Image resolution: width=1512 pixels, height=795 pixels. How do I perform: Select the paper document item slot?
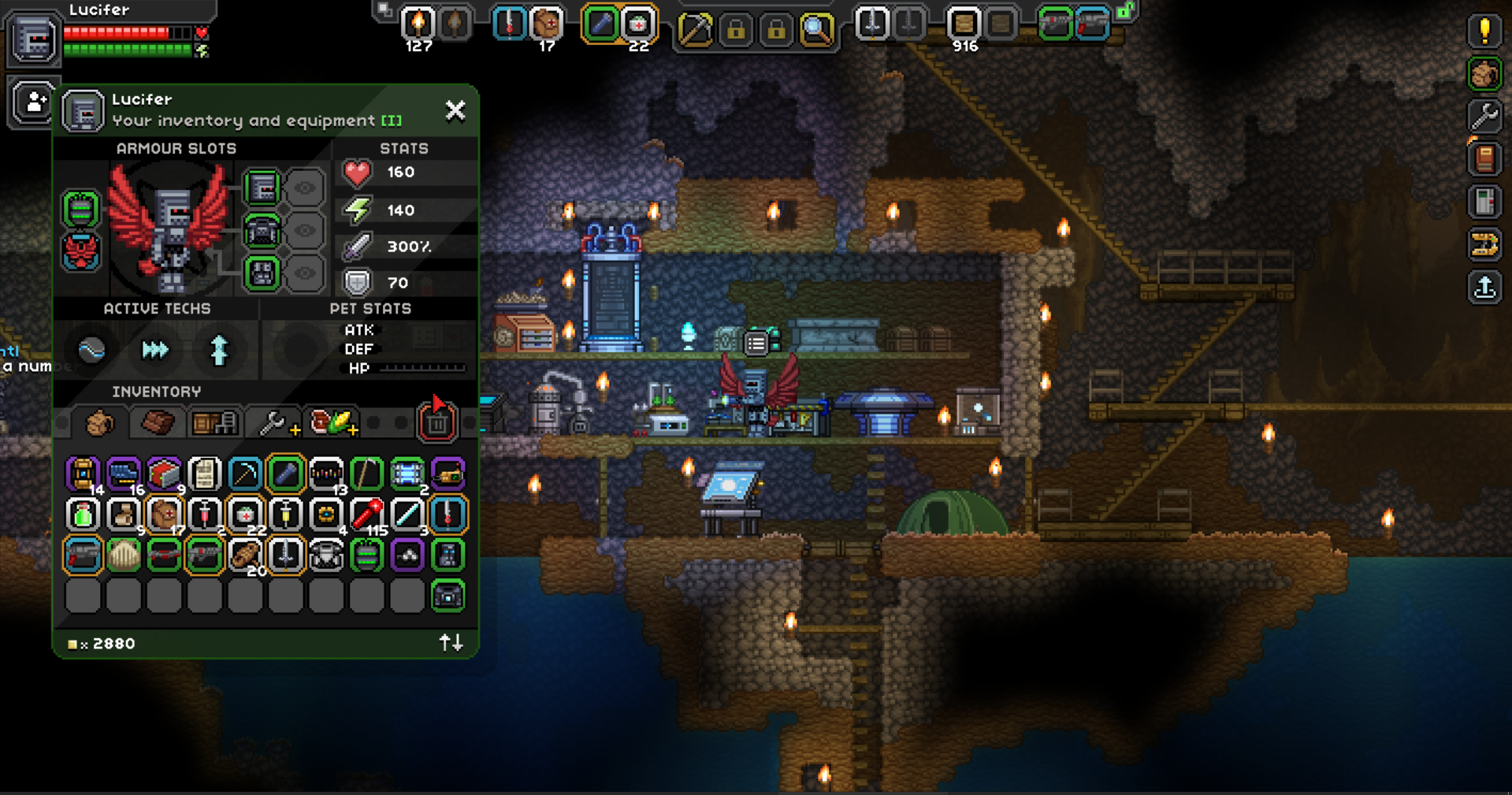[x=204, y=474]
